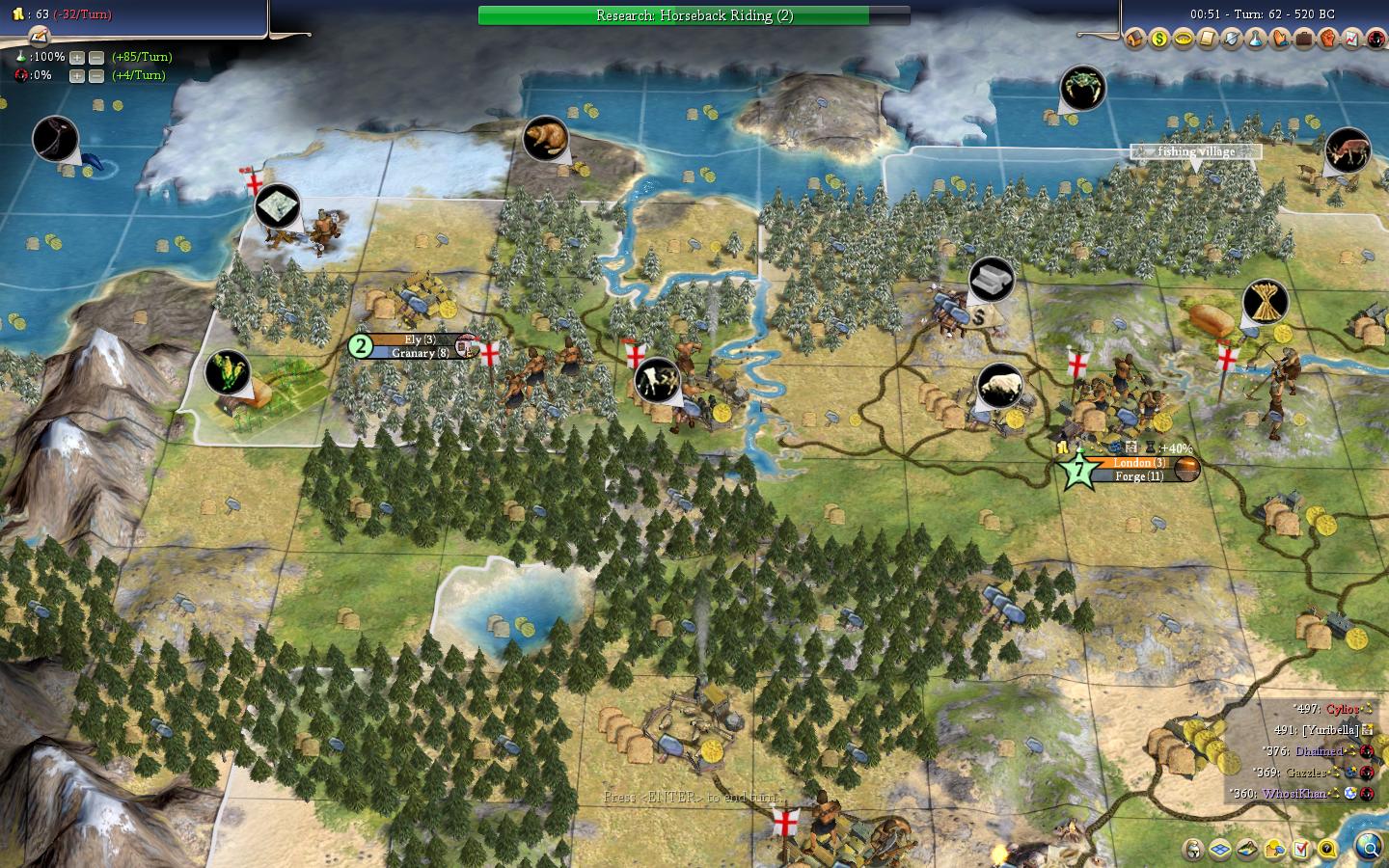The image size is (1389, 868).
Task: Open the Info screen graph icon
Action: [1352, 40]
